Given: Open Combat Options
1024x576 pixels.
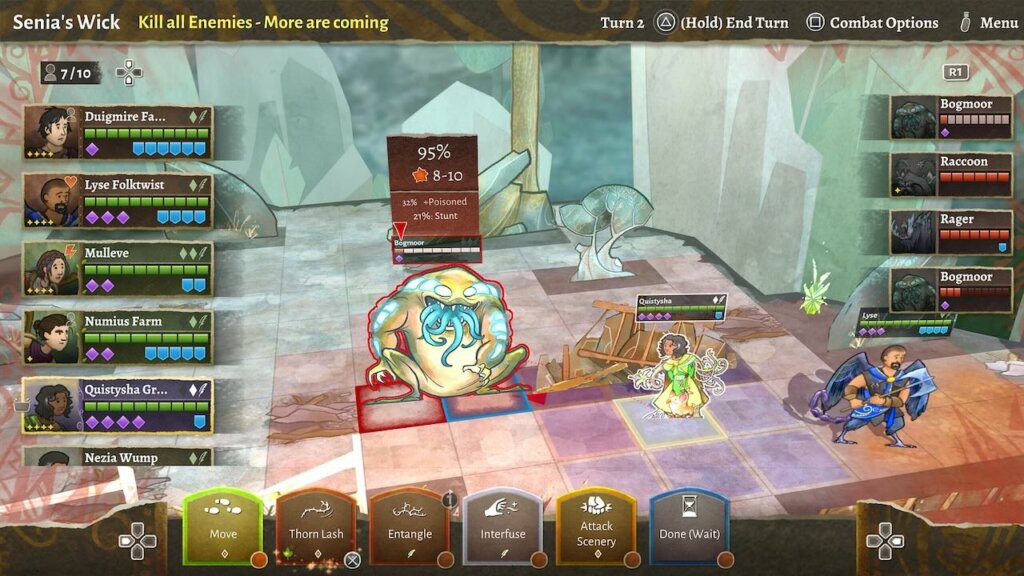Looking at the screenshot, I should pyautogui.click(x=873, y=22).
